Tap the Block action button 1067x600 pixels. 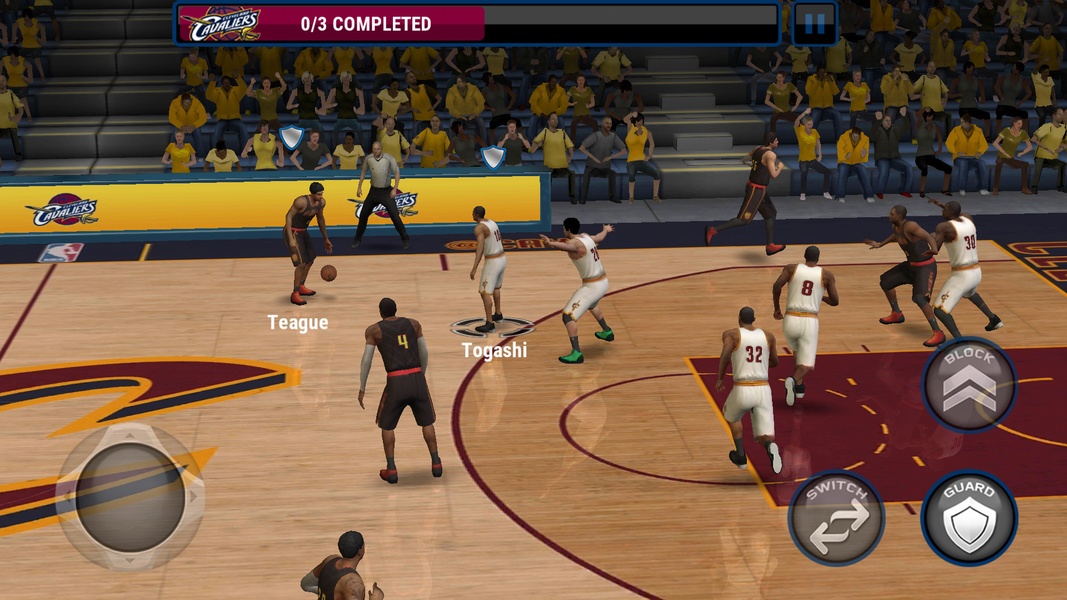968,384
